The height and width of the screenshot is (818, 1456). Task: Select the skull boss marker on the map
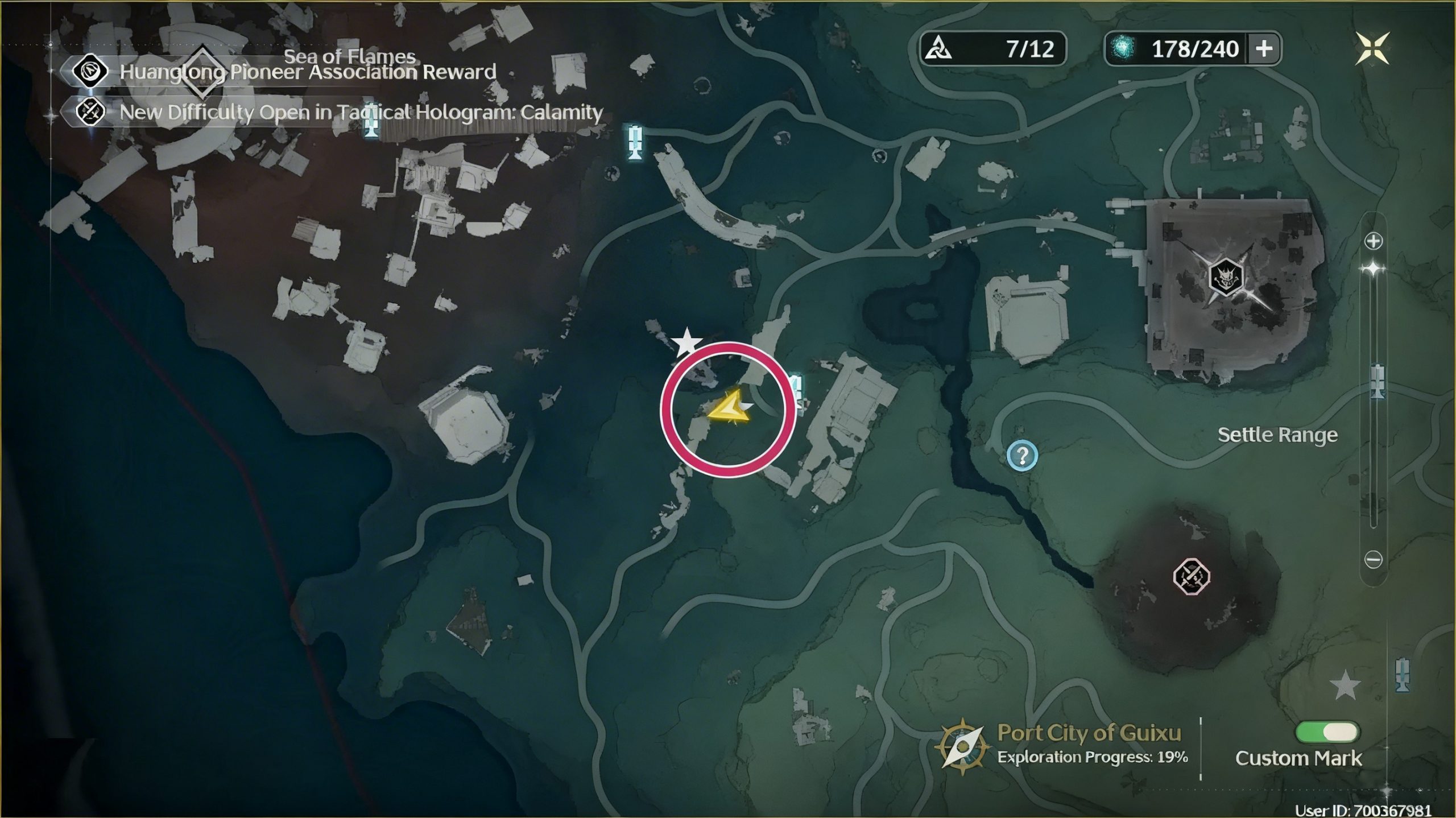[1225, 277]
